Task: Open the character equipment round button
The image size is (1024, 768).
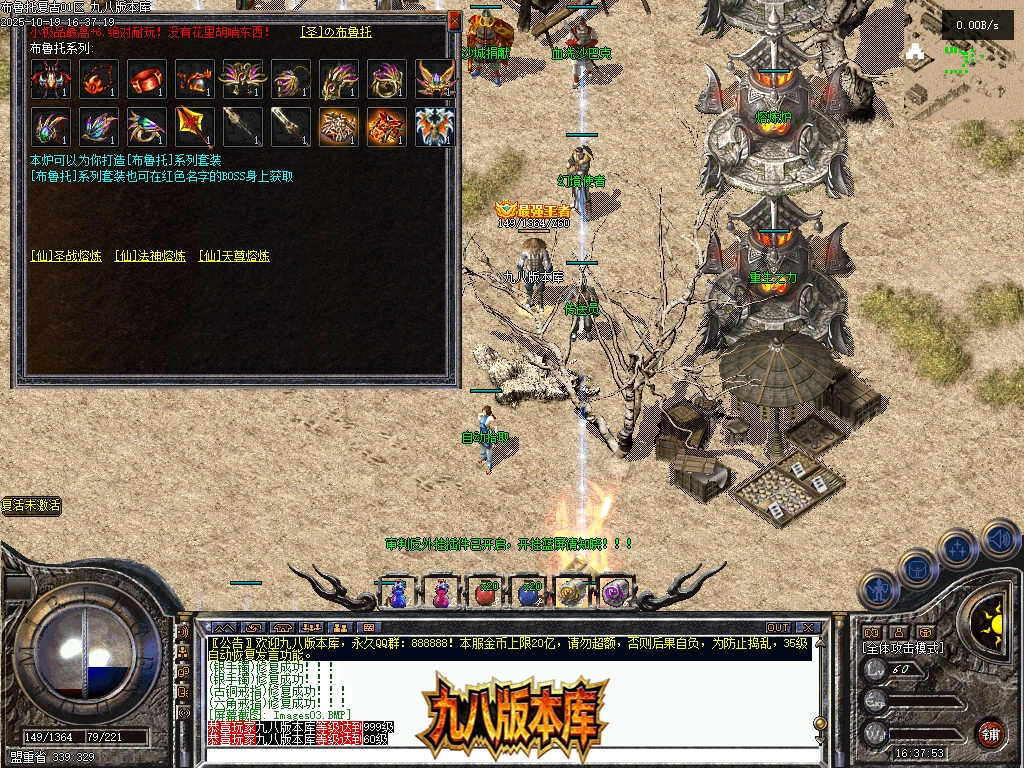Action: (x=877, y=589)
